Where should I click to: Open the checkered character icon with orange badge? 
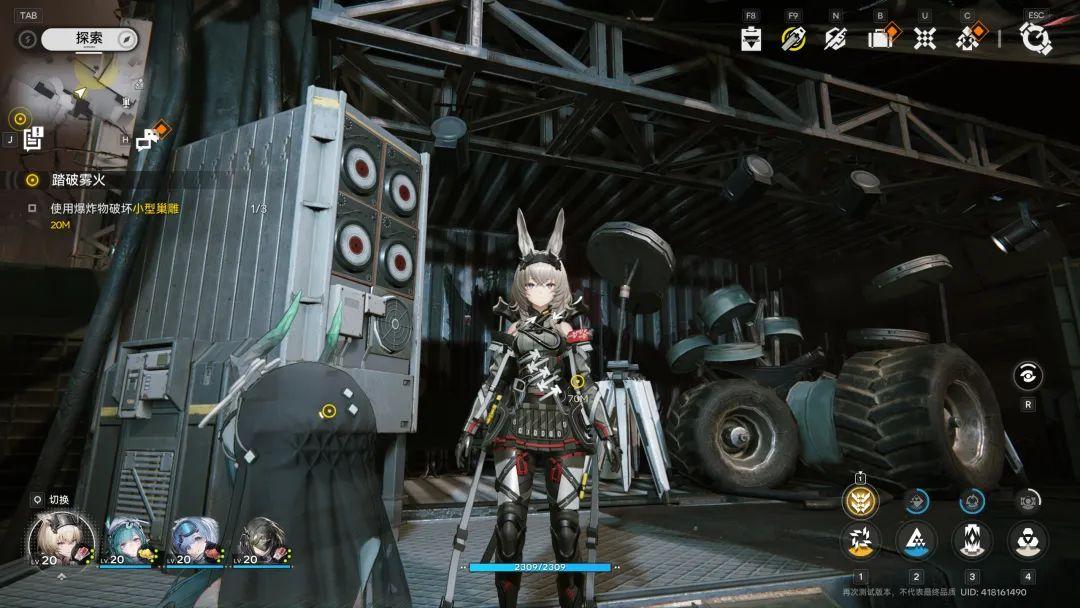click(968, 39)
